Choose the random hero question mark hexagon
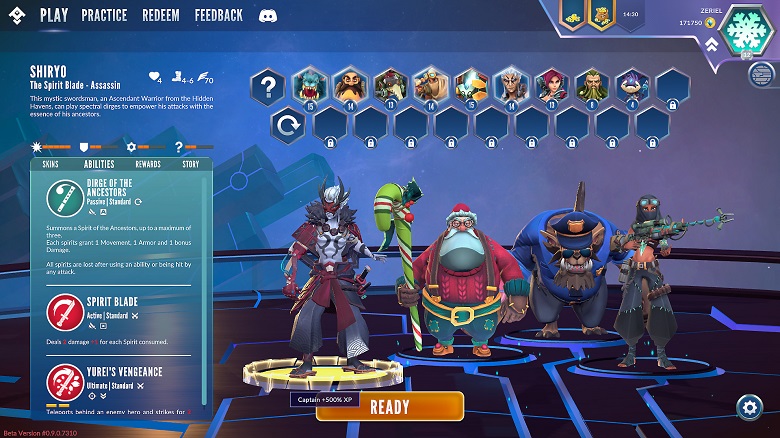The height and width of the screenshot is (438, 780). coord(268,87)
